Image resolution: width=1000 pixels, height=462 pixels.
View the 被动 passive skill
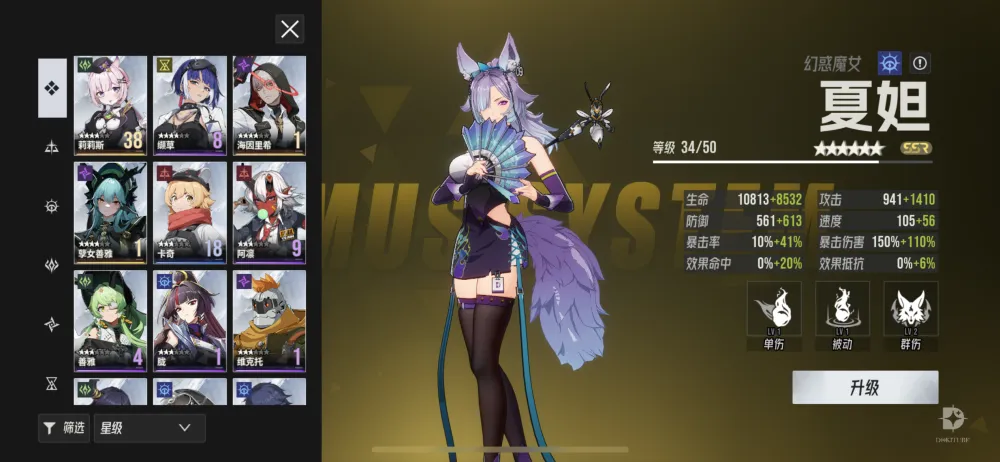[x=842, y=316]
